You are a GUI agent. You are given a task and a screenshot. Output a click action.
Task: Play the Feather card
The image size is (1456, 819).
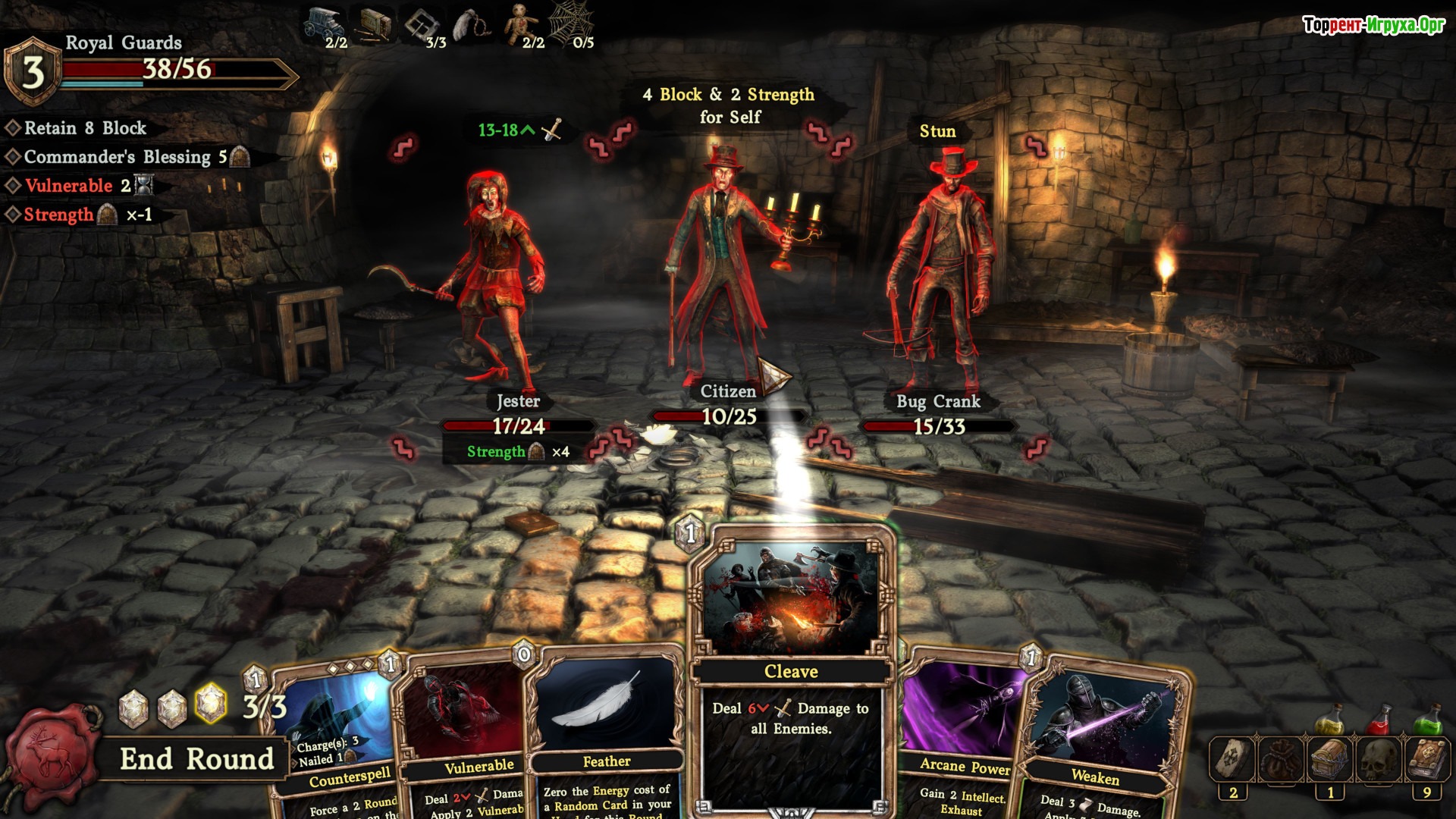607,720
